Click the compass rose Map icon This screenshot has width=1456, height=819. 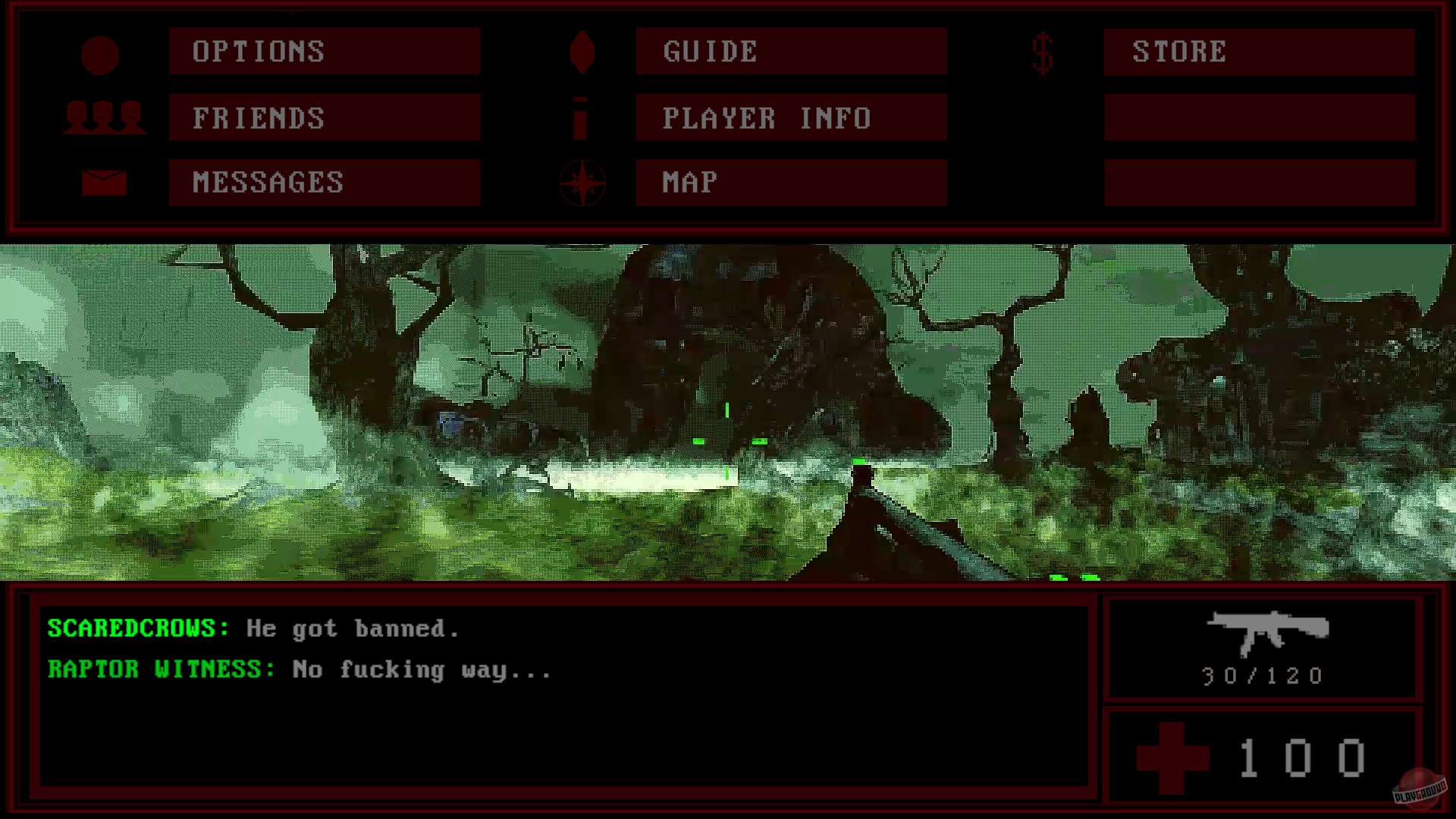click(x=581, y=182)
